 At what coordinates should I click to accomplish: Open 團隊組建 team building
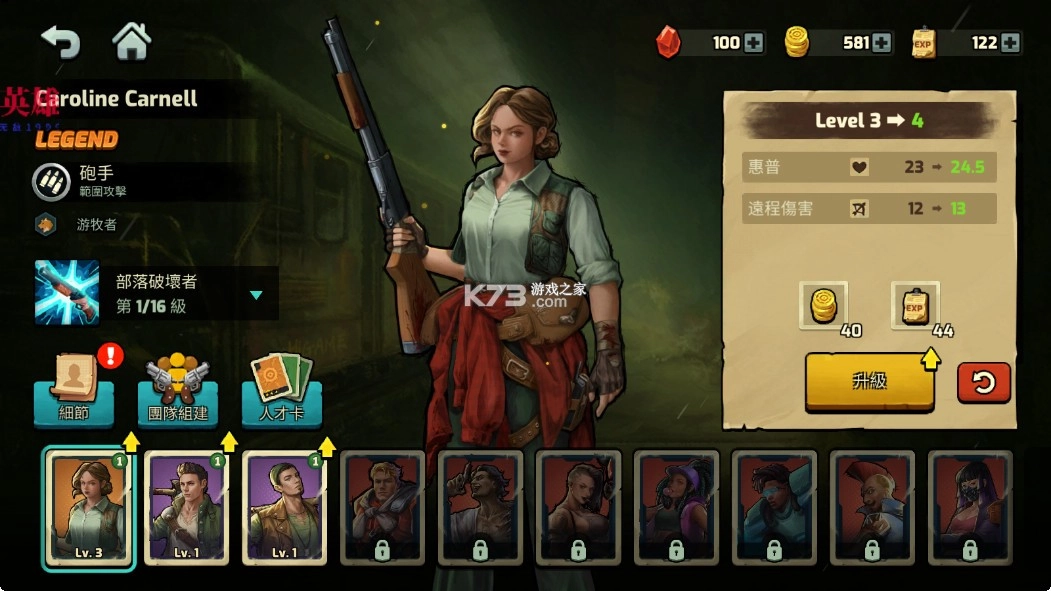coord(178,388)
